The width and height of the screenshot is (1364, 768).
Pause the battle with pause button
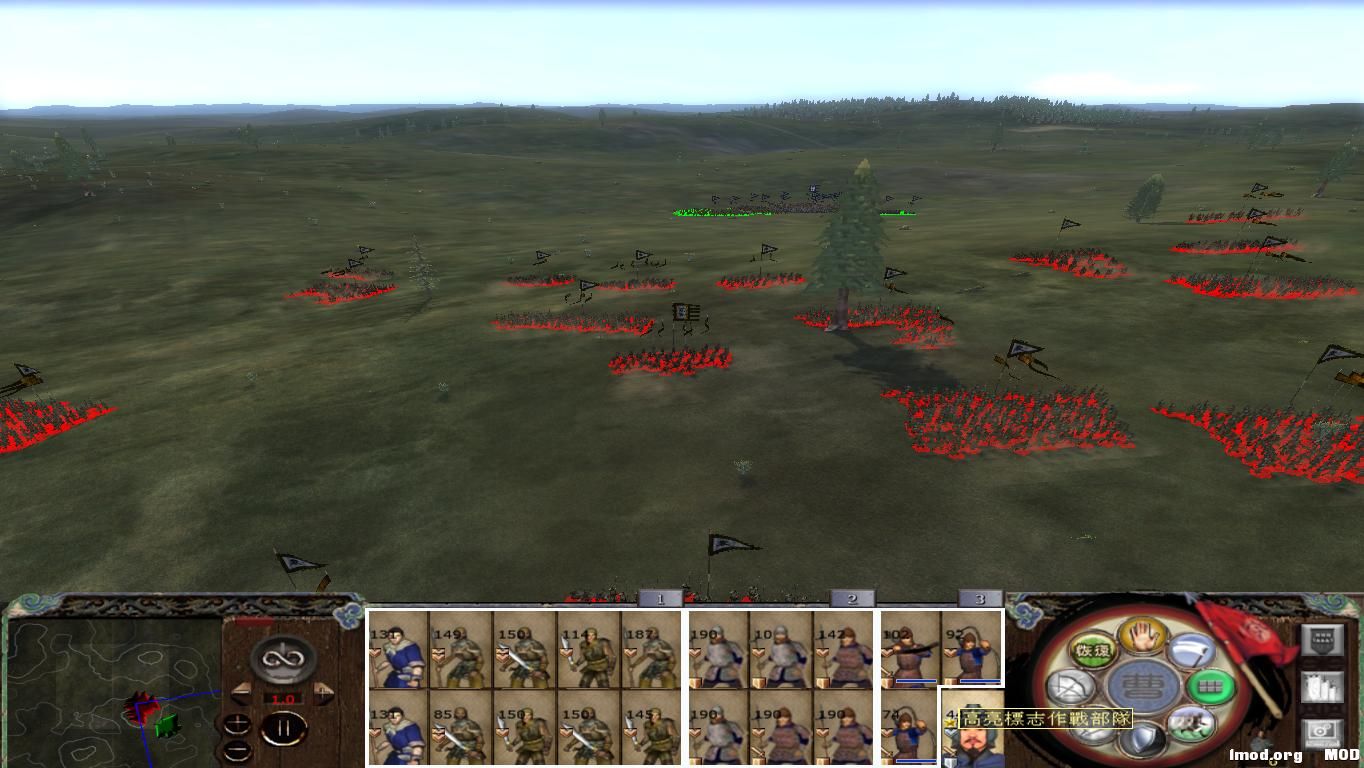284,727
